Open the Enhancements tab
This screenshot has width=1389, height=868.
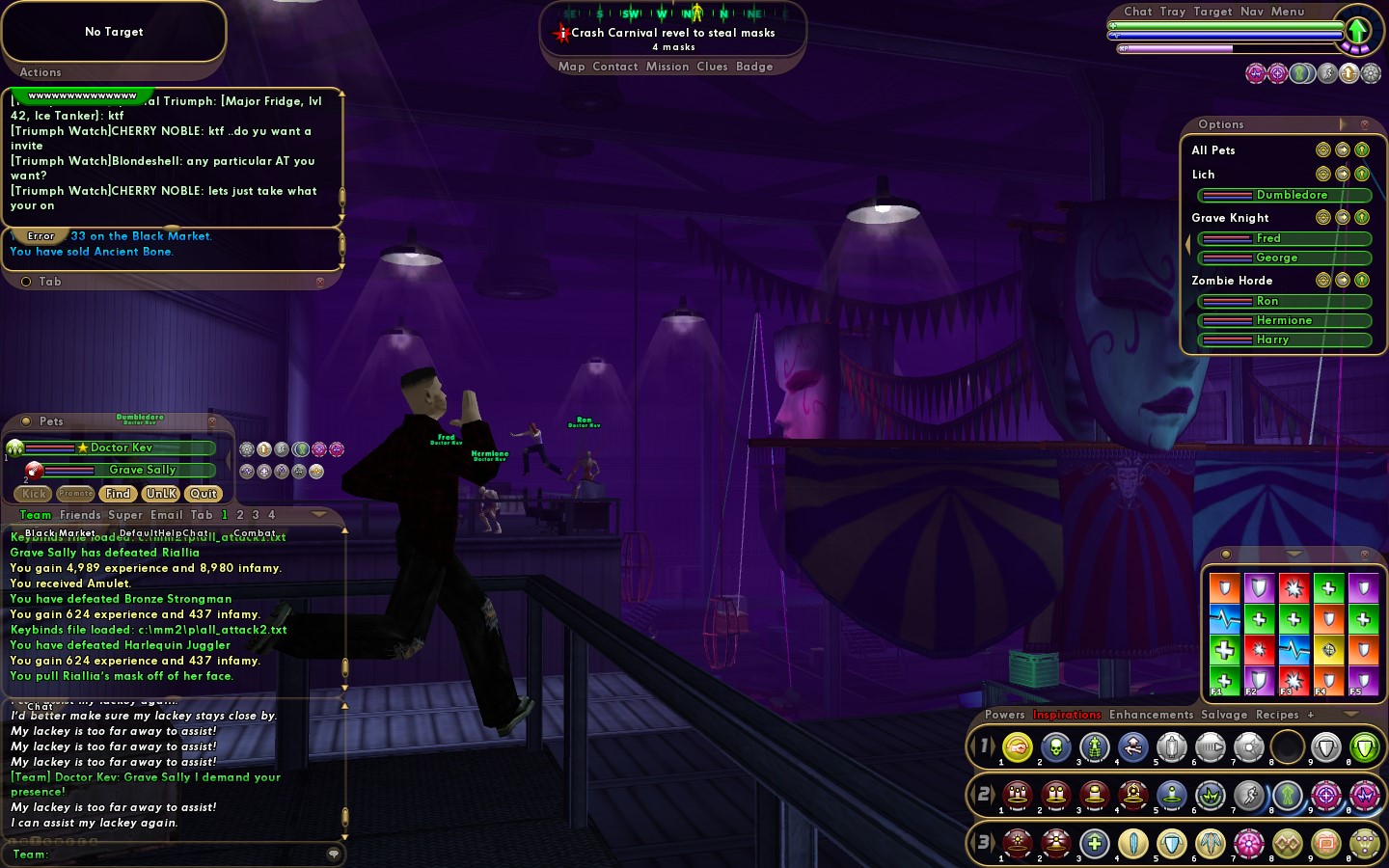1151,715
